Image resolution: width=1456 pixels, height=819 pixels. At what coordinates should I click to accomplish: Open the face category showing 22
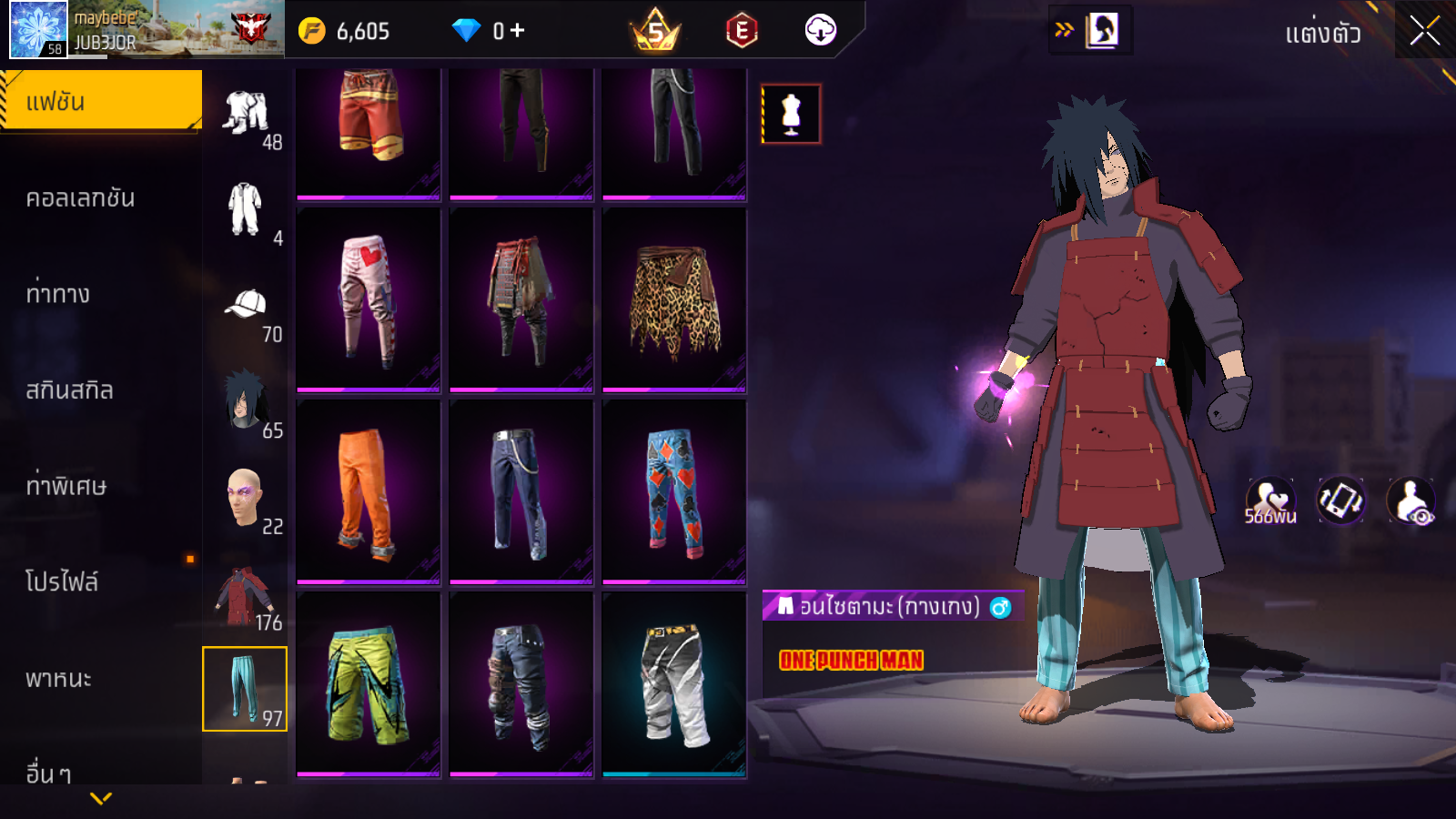[x=246, y=500]
